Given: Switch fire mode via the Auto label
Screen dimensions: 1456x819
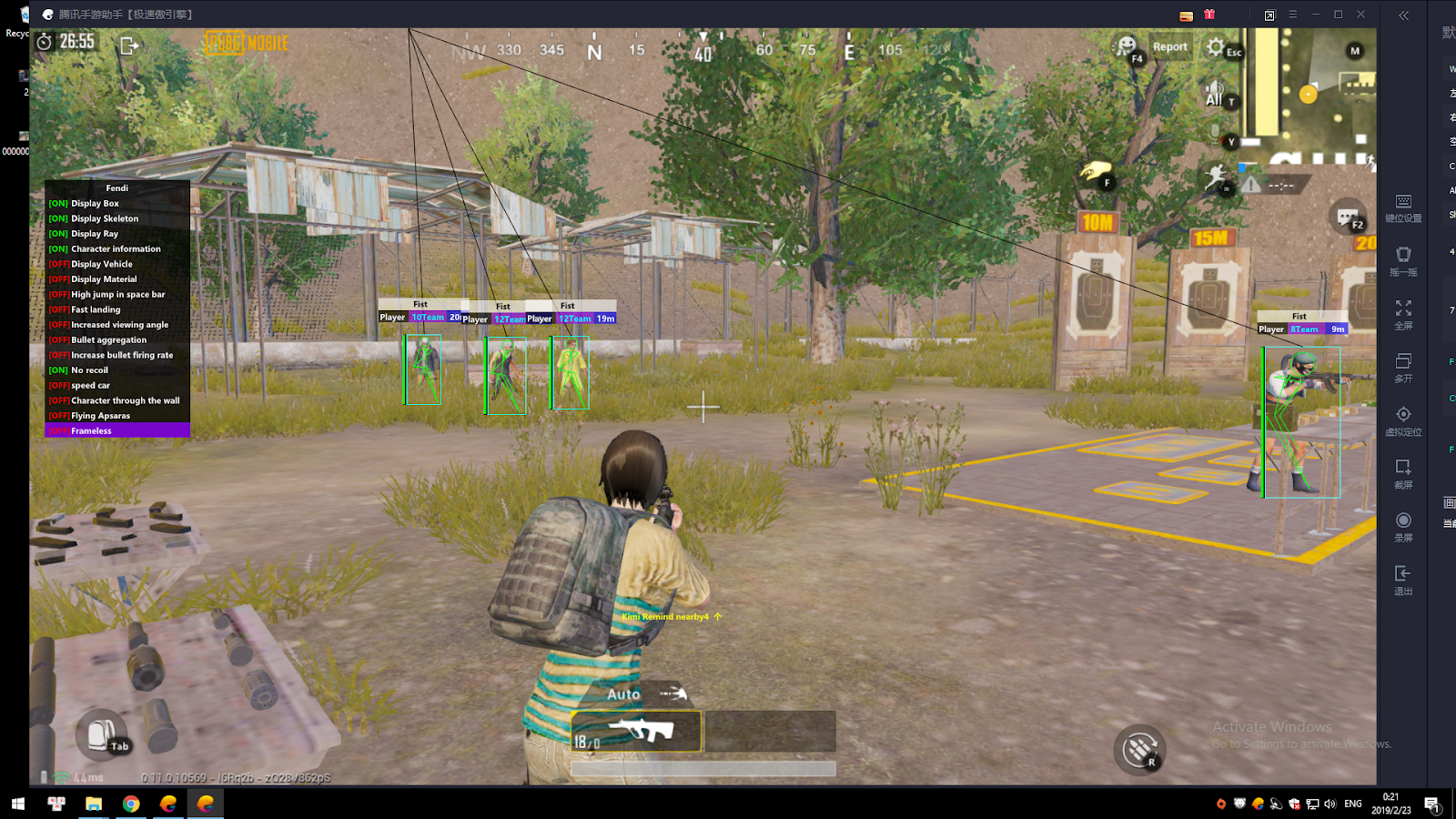Looking at the screenshot, I should (x=622, y=693).
